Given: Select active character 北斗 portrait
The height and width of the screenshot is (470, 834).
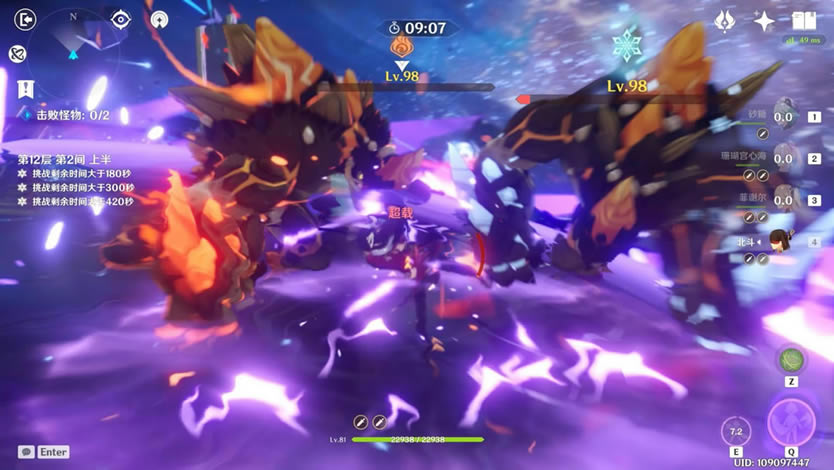Looking at the screenshot, I should pos(780,241).
